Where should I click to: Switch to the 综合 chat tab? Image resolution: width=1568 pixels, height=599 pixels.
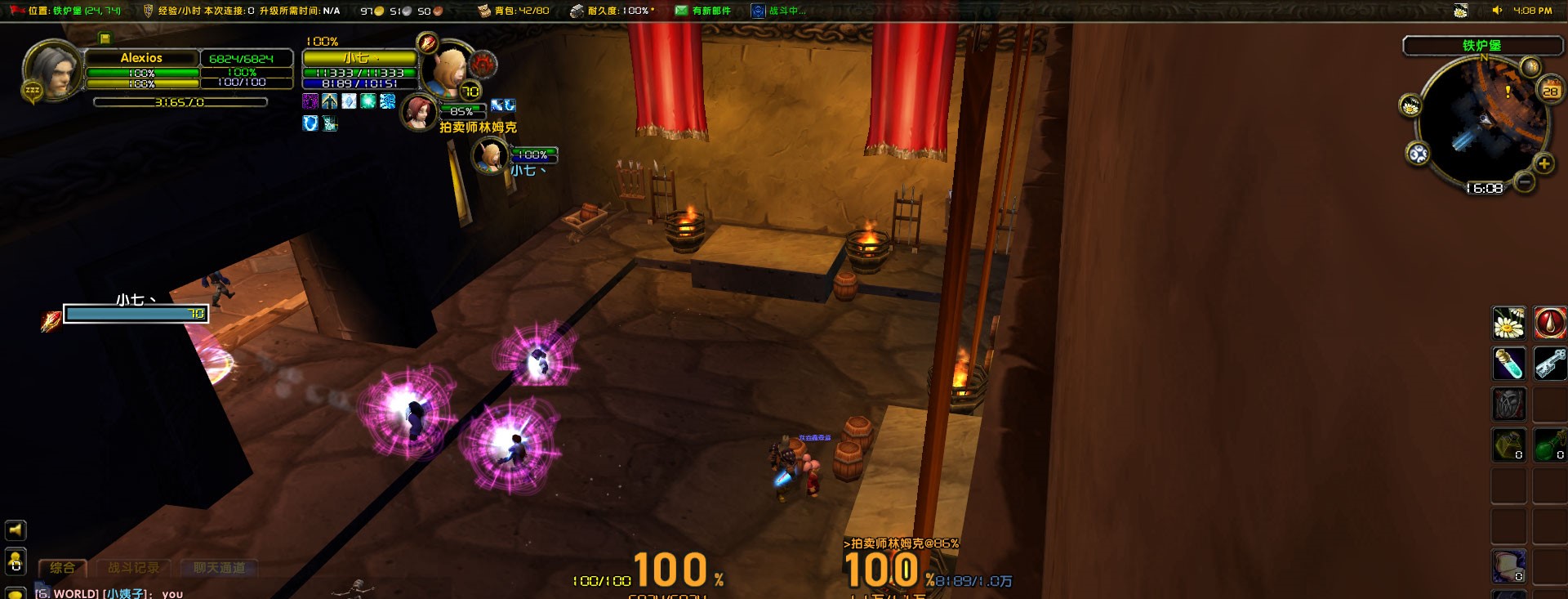pyautogui.click(x=62, y=567)
